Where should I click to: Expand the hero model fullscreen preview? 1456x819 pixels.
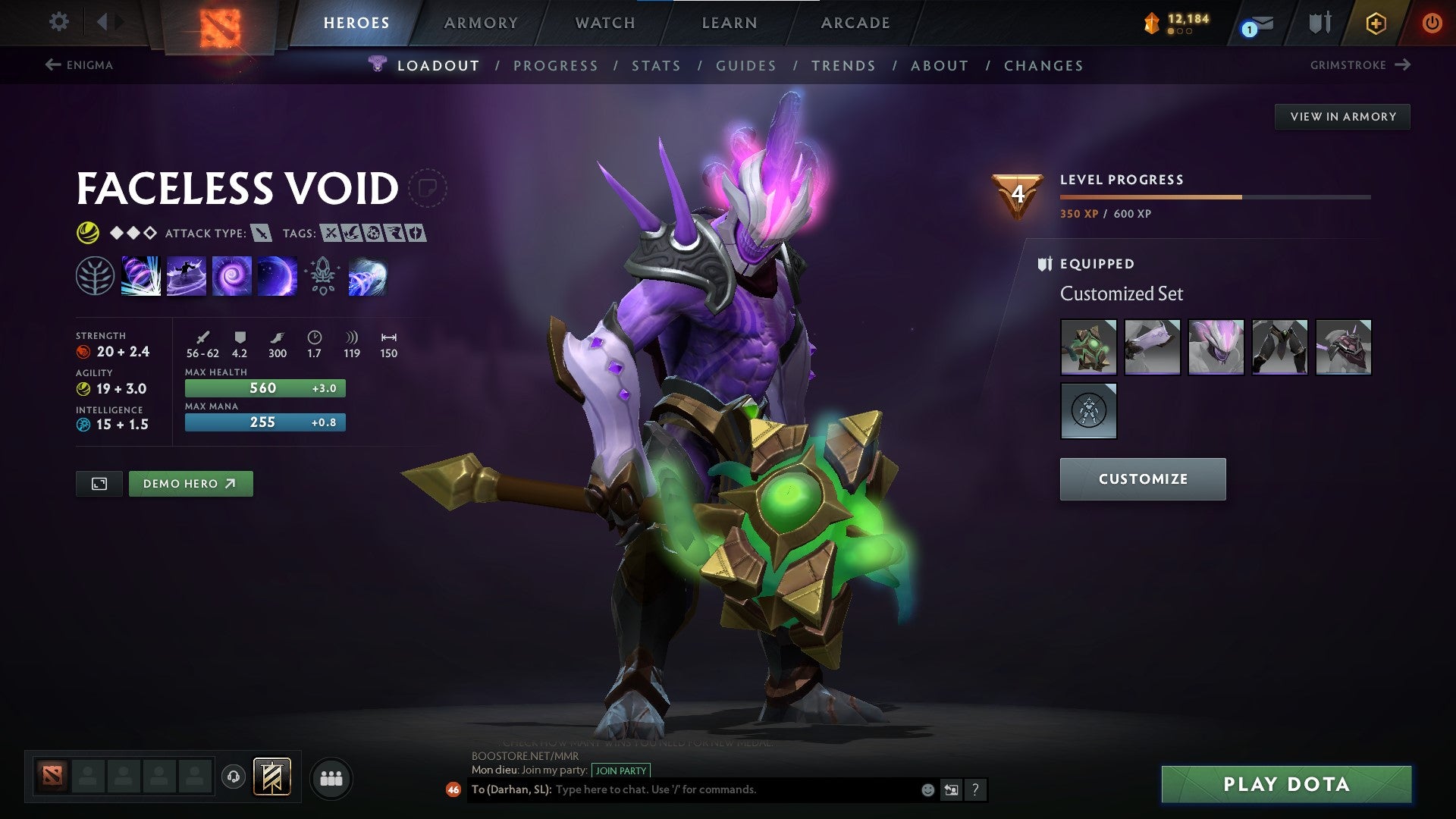tap(99, 483)
